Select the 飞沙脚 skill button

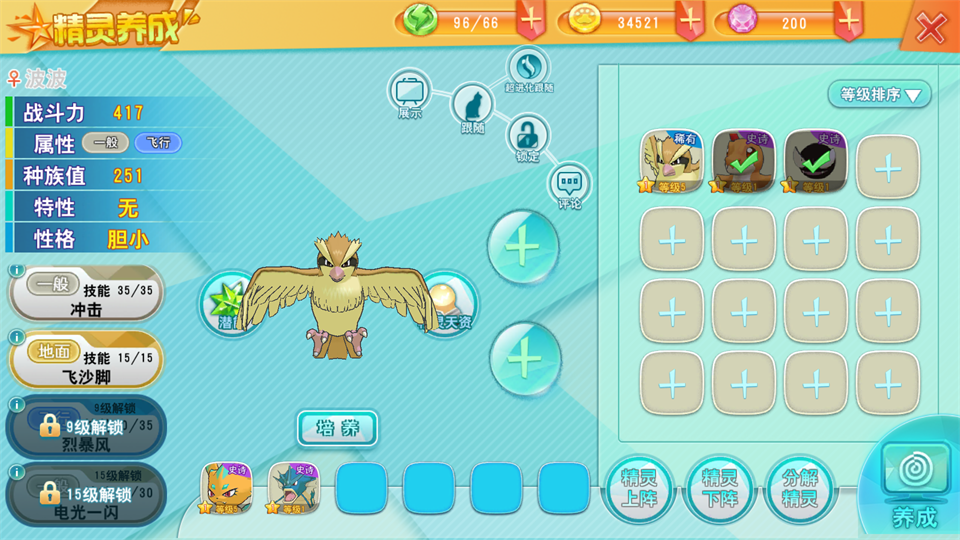point(86,365)
